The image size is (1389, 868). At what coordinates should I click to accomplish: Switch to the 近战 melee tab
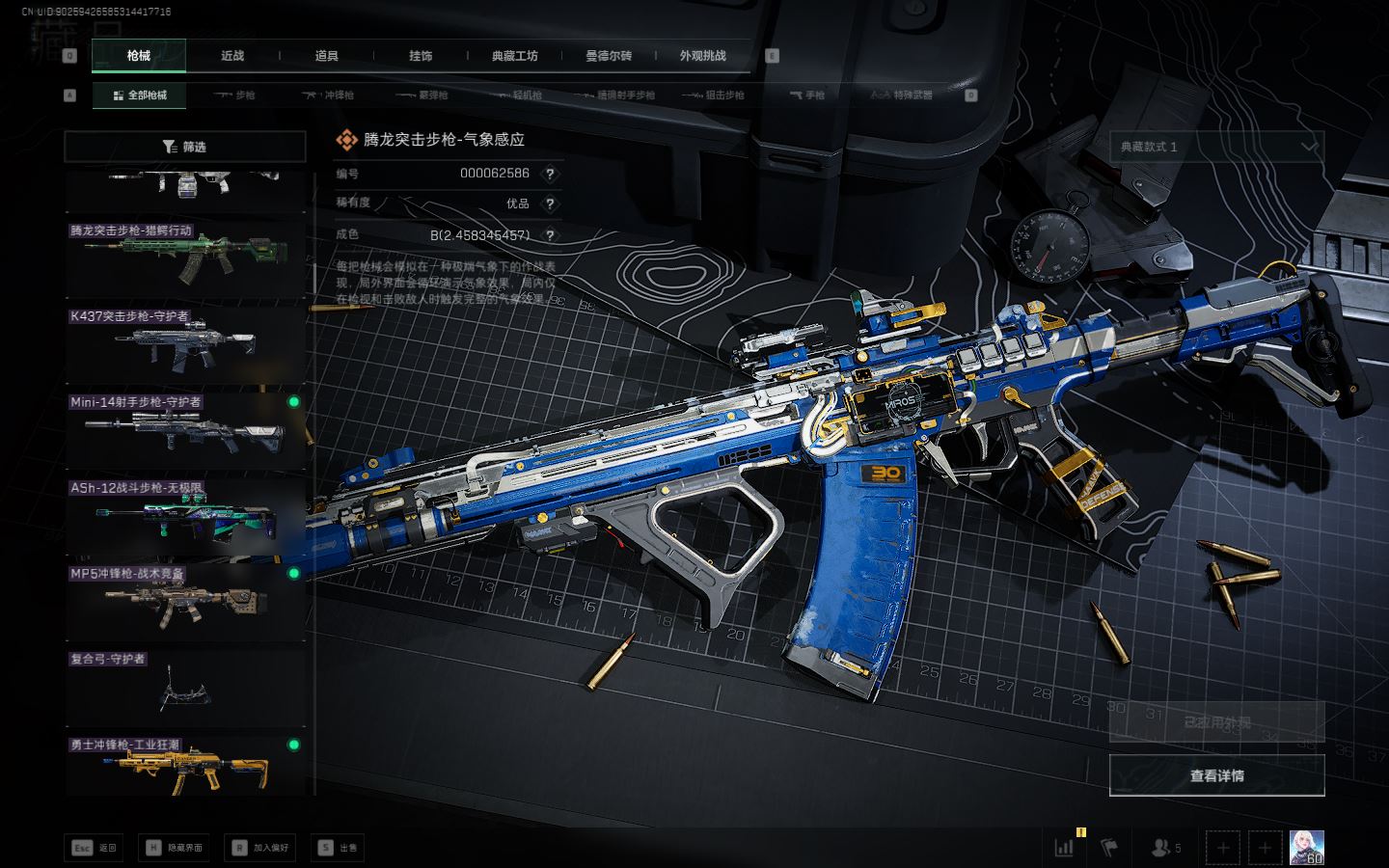click(232, 56)
